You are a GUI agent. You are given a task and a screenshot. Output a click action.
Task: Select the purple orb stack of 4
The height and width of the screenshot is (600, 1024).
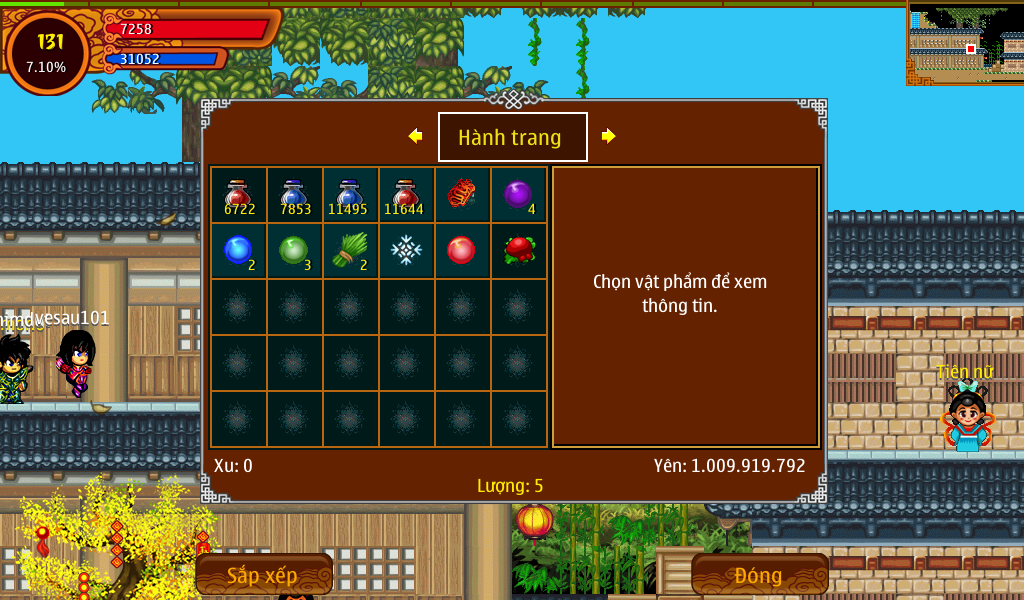coord(518,195)
